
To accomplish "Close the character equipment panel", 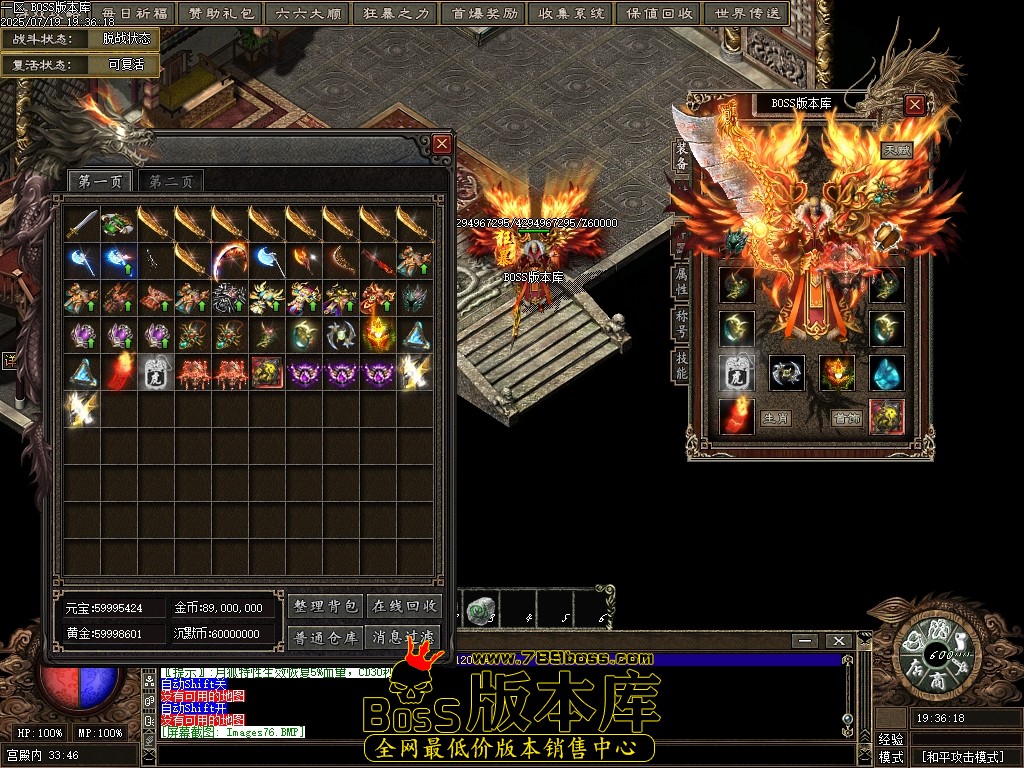I will pyautogui.click(x=914, y=104).
